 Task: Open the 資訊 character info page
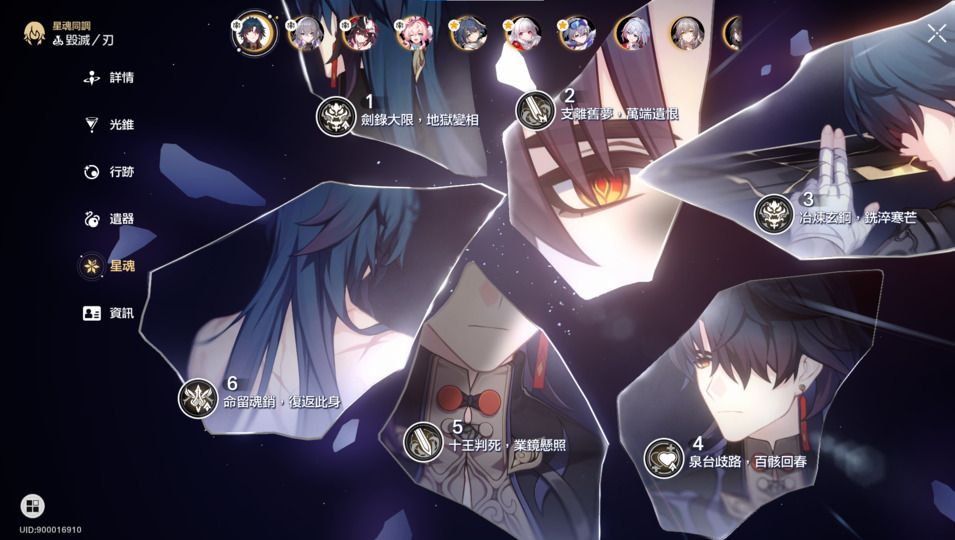(110, 313)
